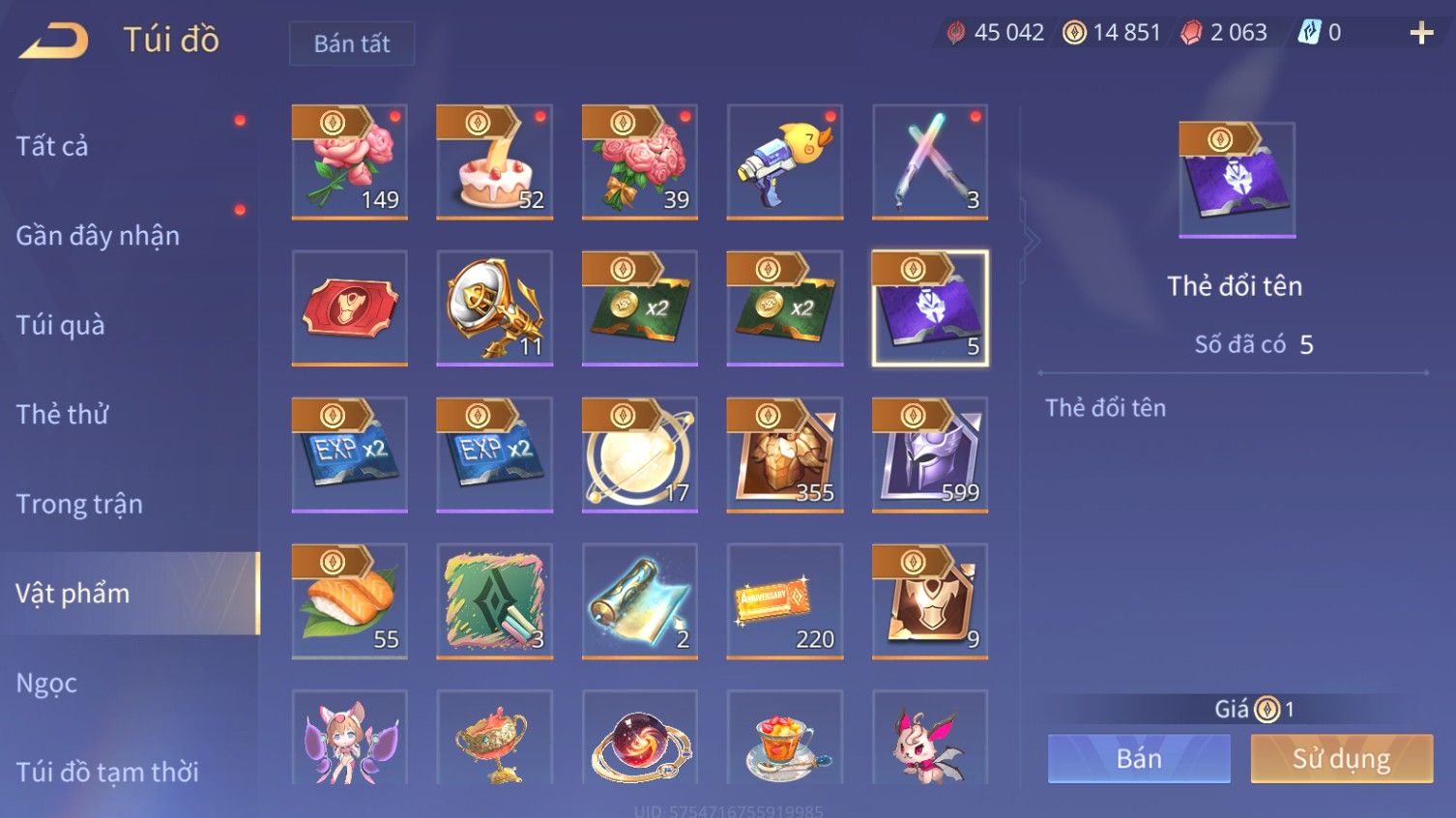Choose the golden scroll item slot
Viewport: 1456px width, 818px height.
coord(640,600)
